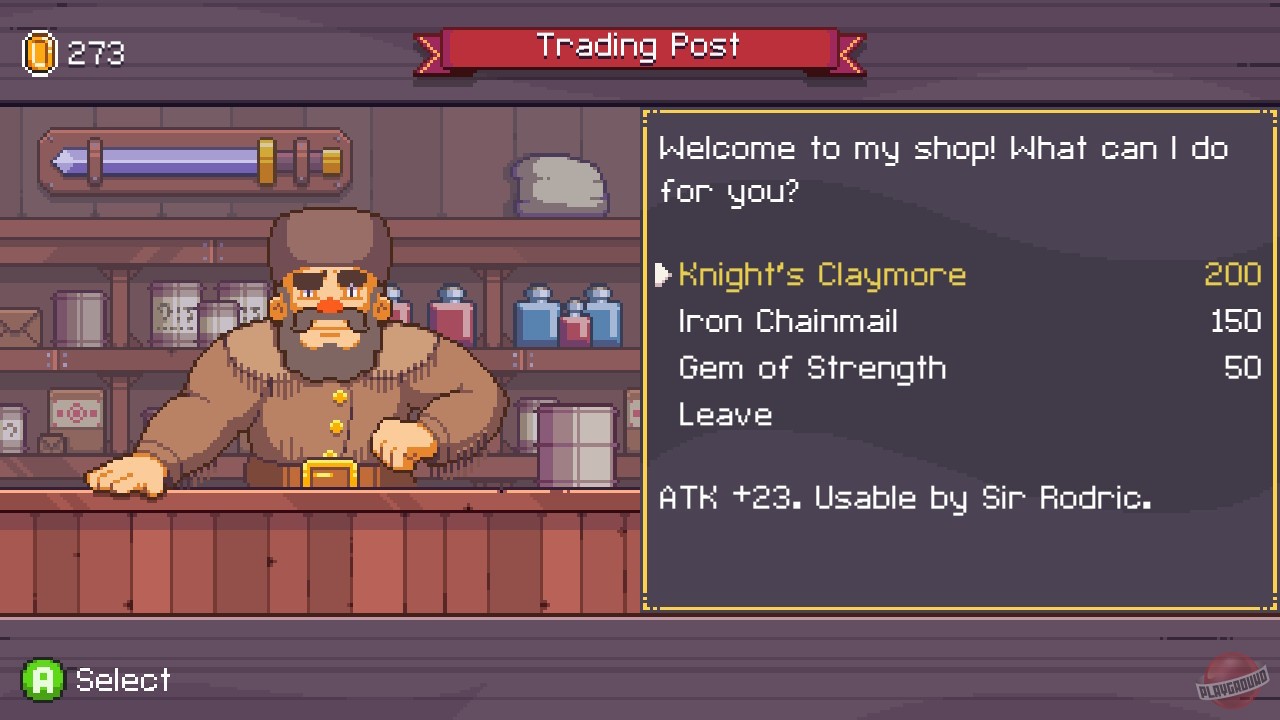Click the ATK +23 description text
The width and height of the screenshot is (1280, 720).
click(x=905, y=497)
